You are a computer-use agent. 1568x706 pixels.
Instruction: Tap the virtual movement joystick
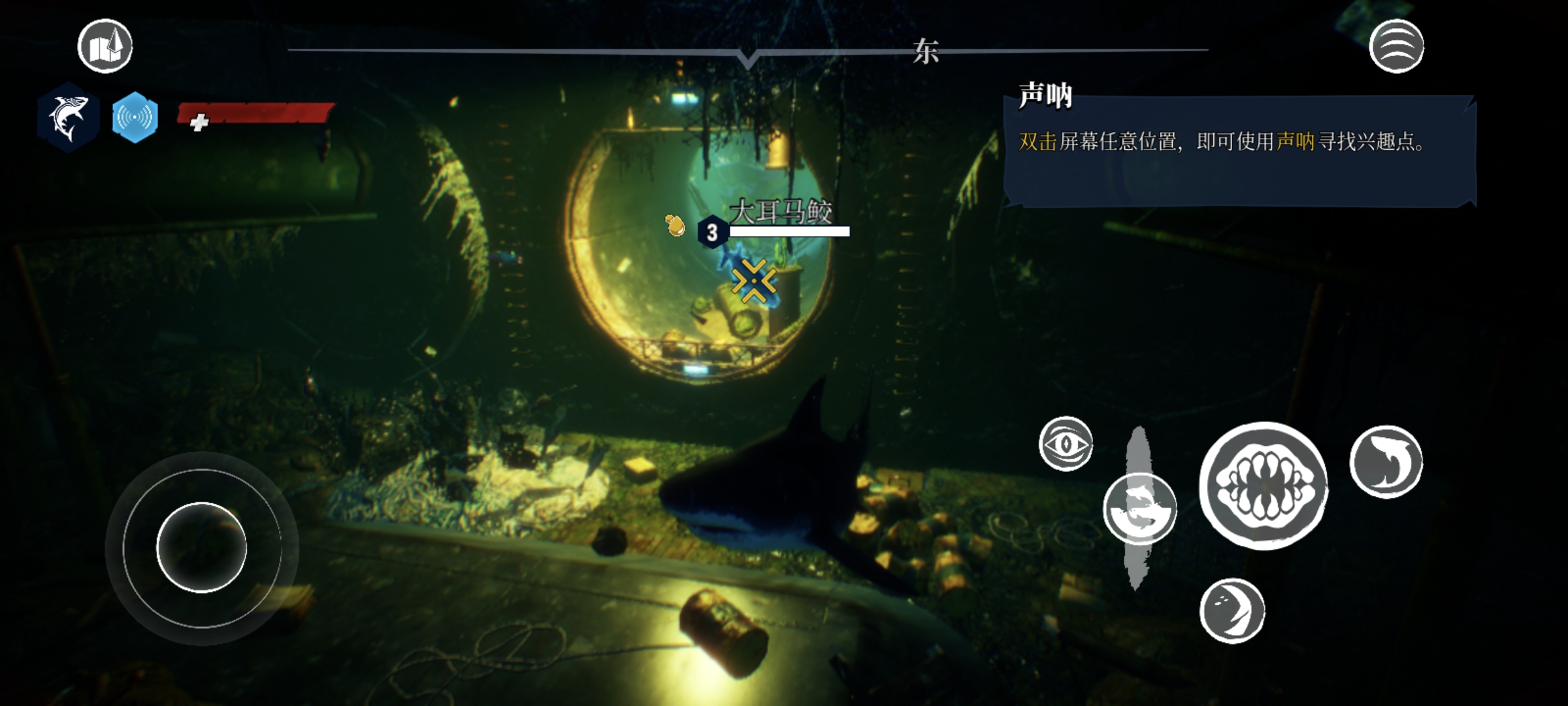coord(202,548)
